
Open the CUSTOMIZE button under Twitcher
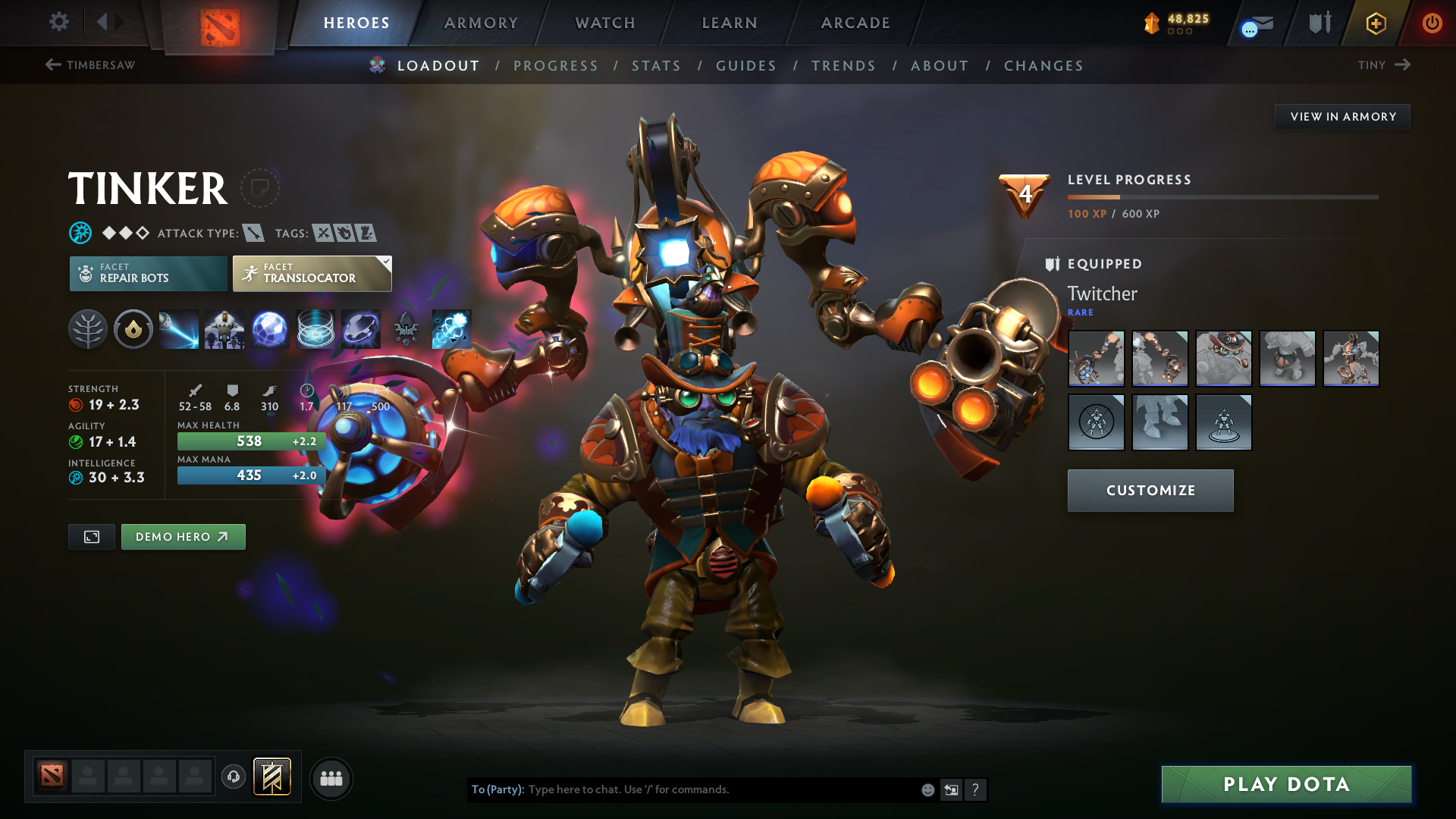click(x=1150, y=490)
